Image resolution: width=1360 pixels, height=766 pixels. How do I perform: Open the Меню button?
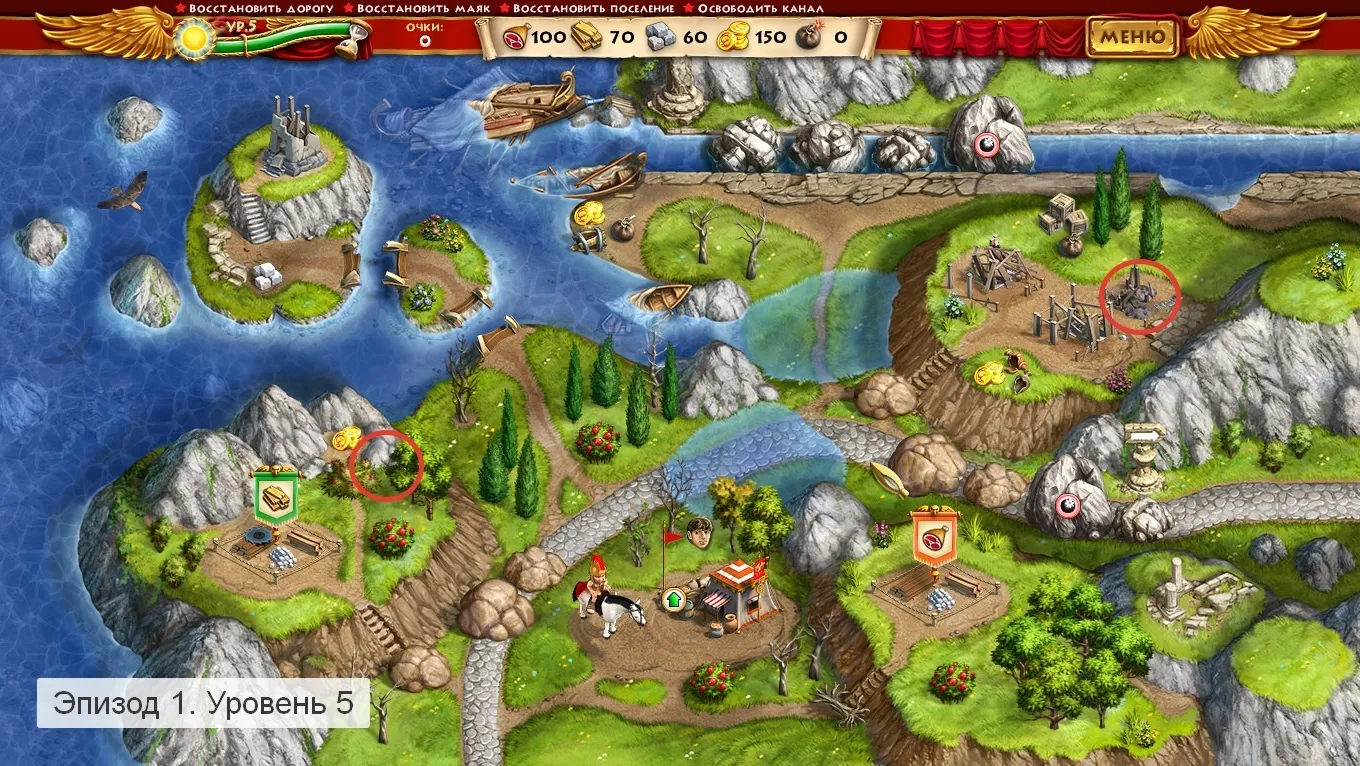pyautogui.click(x=1133, y=38)
